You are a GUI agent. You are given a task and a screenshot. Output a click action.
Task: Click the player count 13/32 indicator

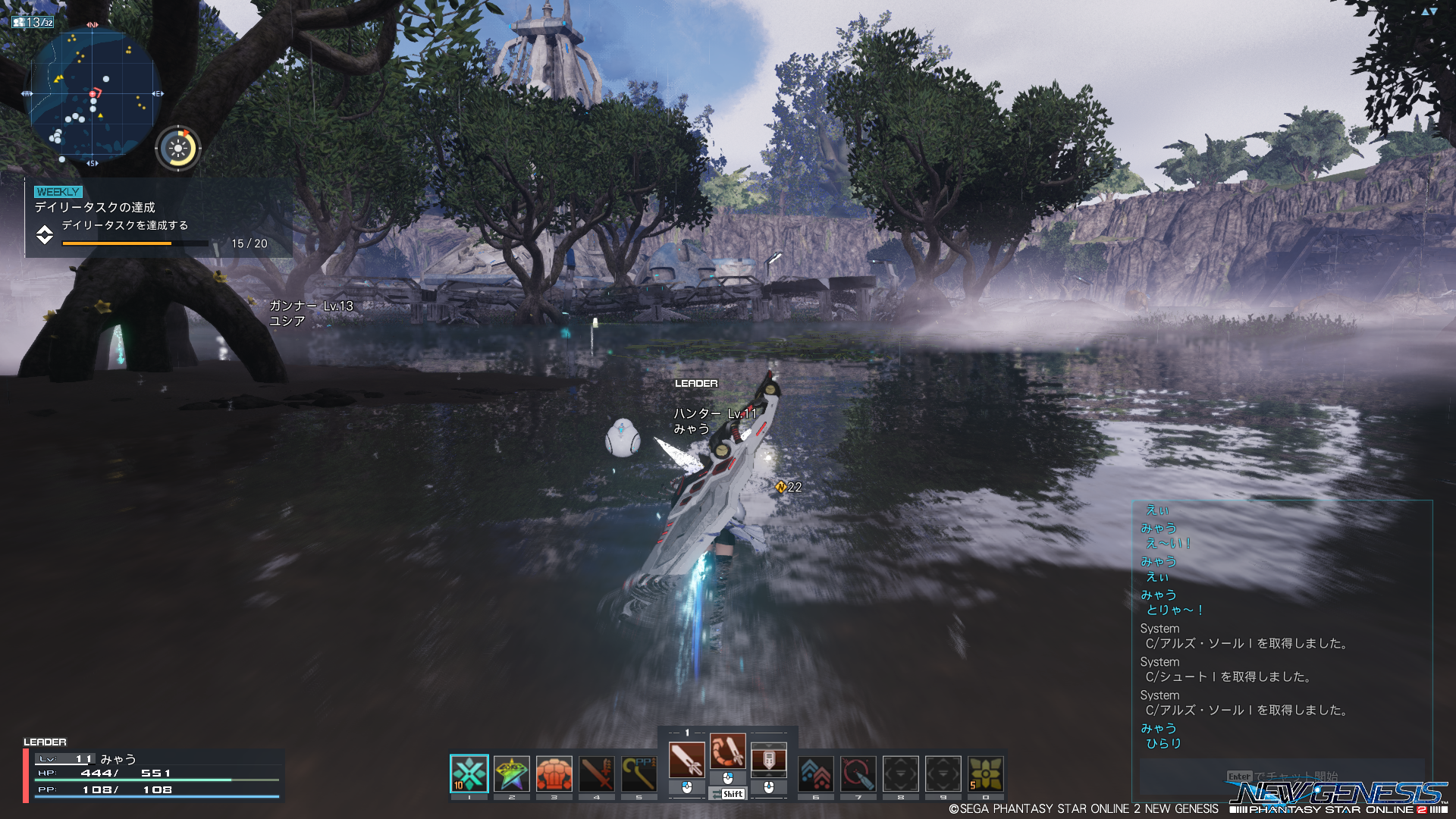pos(33,22)
